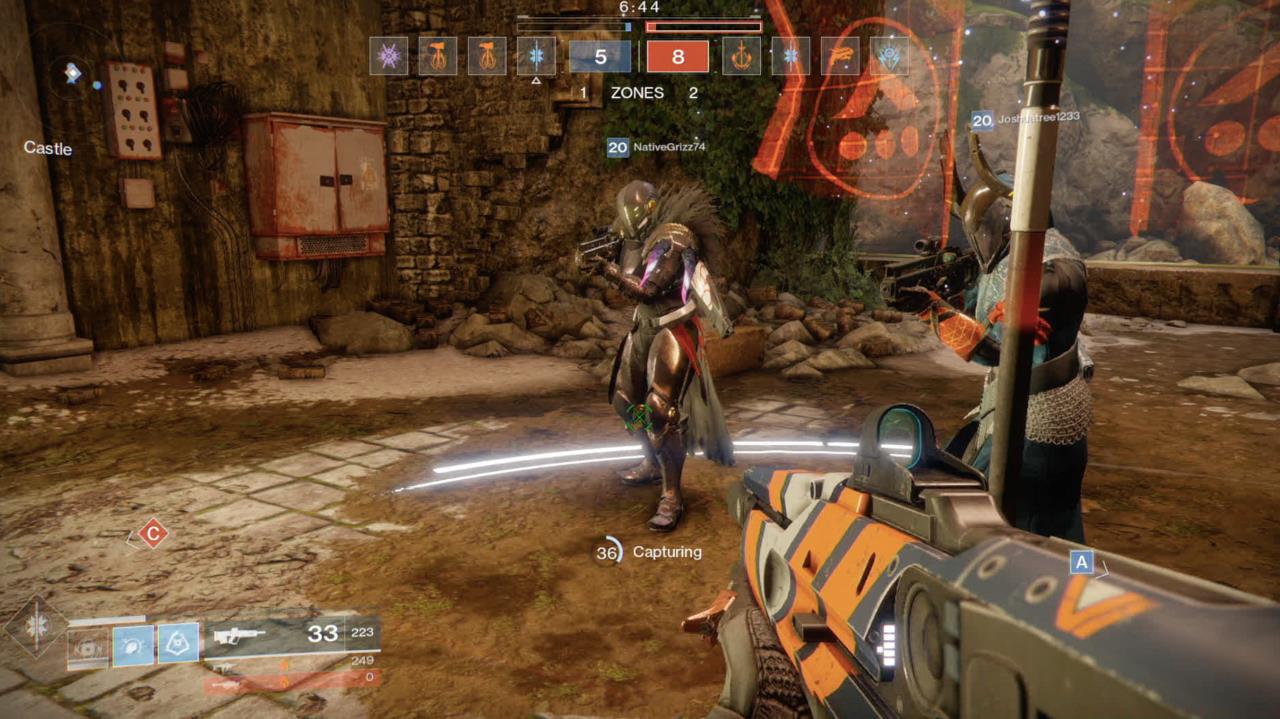Click the purple void subclass teammate icon
The image size is (1280, 719).
pos(388,56)
